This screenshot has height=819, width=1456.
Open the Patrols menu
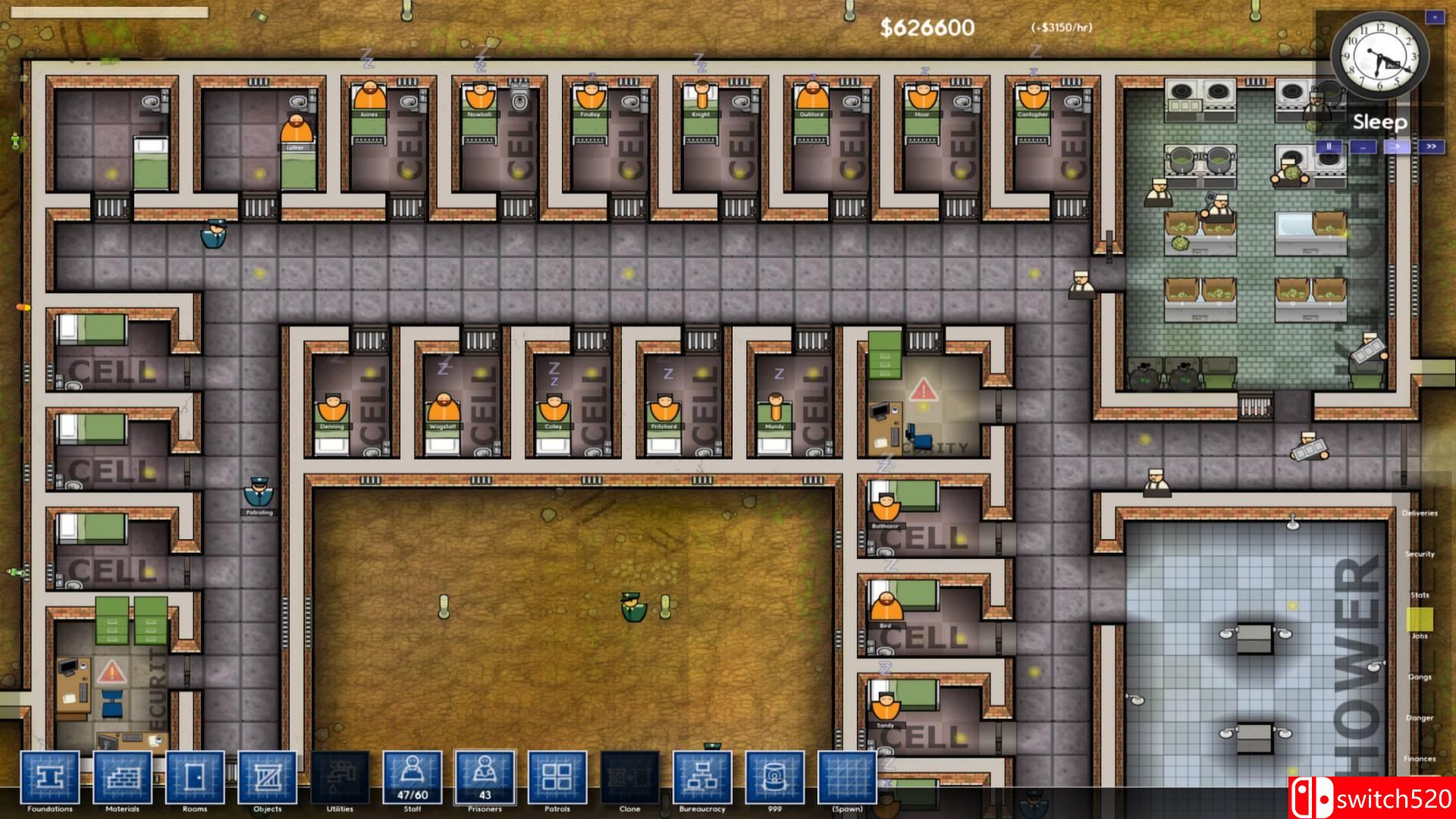coord(557,777)
